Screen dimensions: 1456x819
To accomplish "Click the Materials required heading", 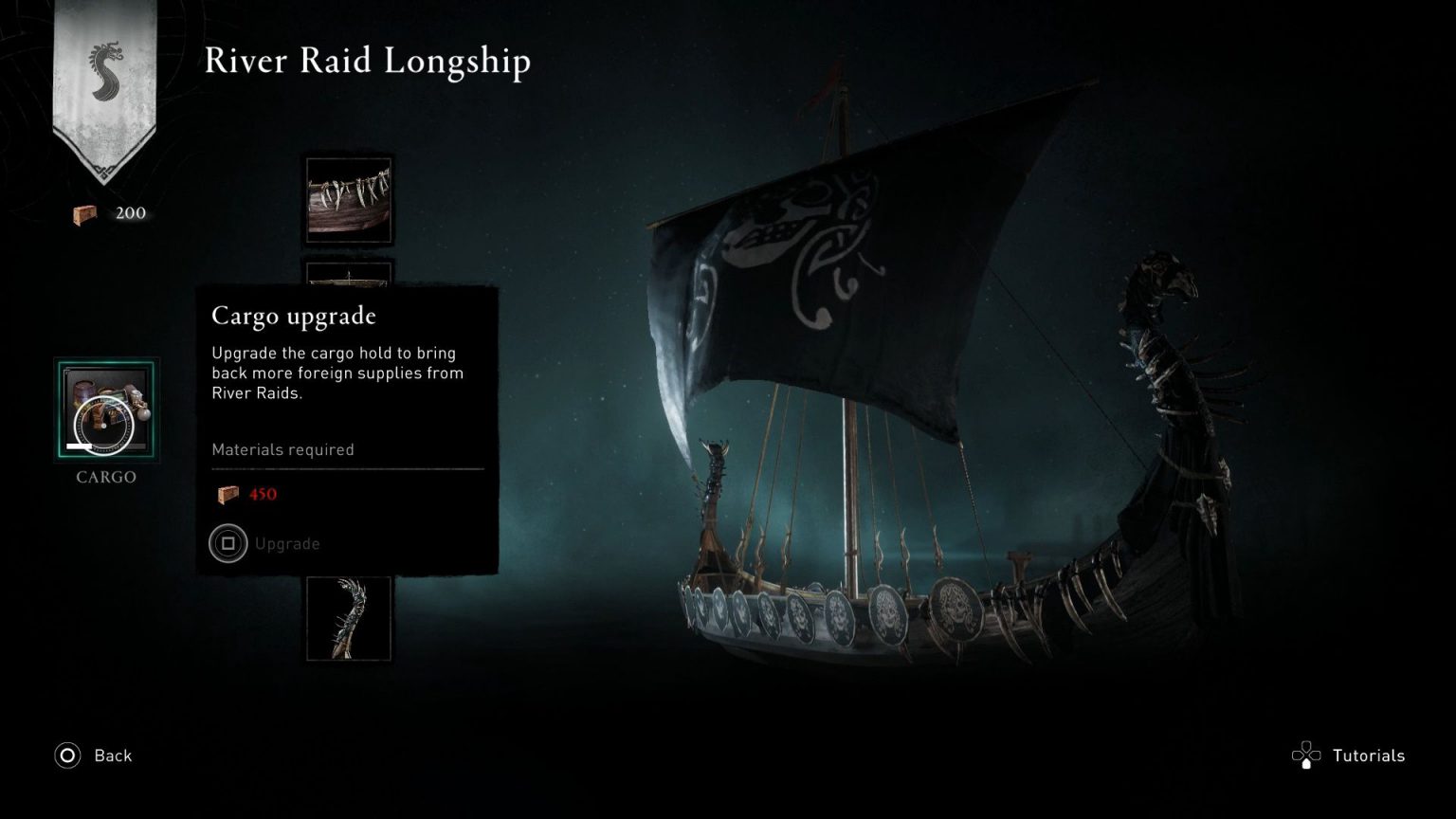I will point(282,449).
